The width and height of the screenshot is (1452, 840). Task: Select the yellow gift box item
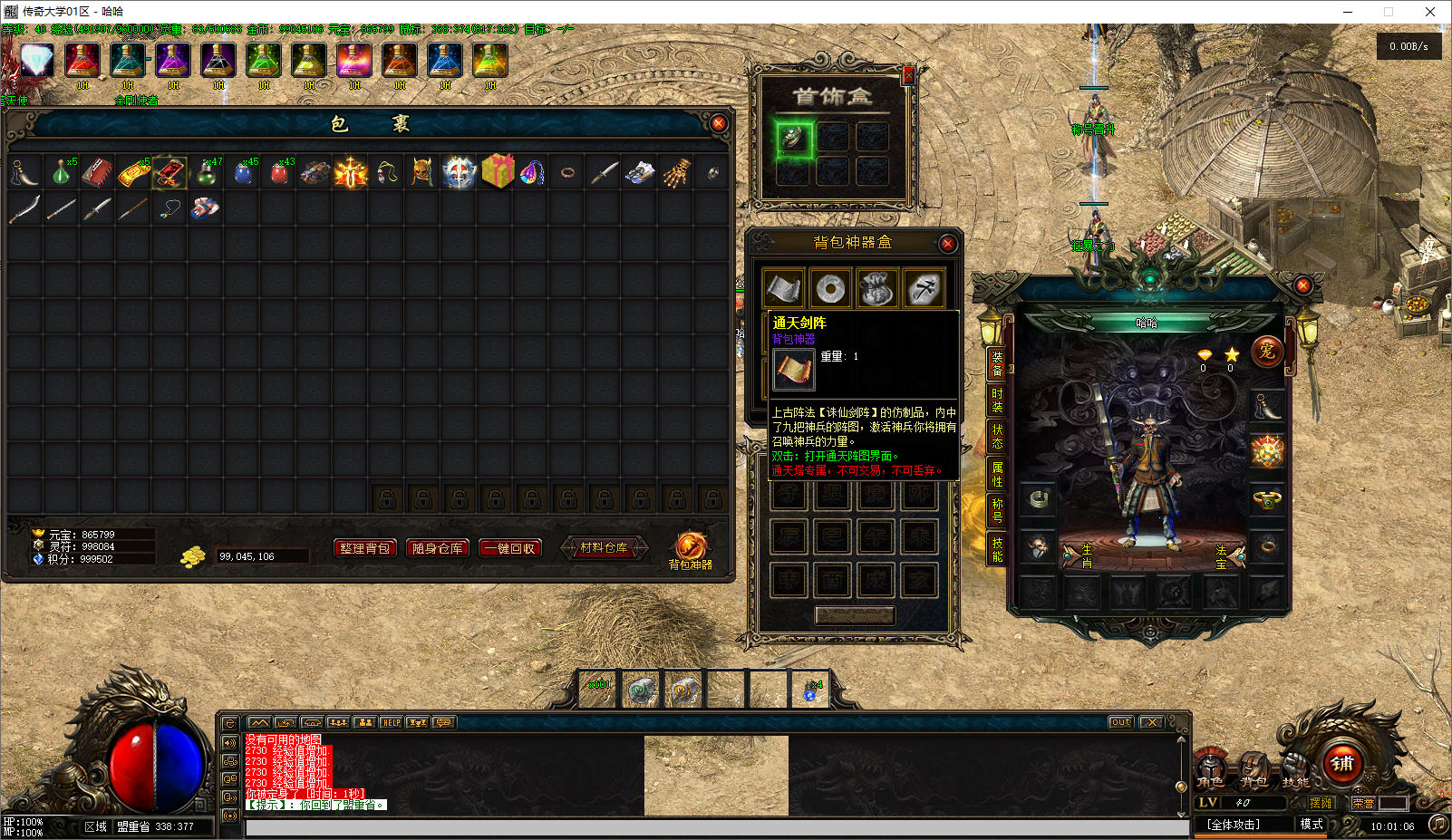click(x=497, y=171)
